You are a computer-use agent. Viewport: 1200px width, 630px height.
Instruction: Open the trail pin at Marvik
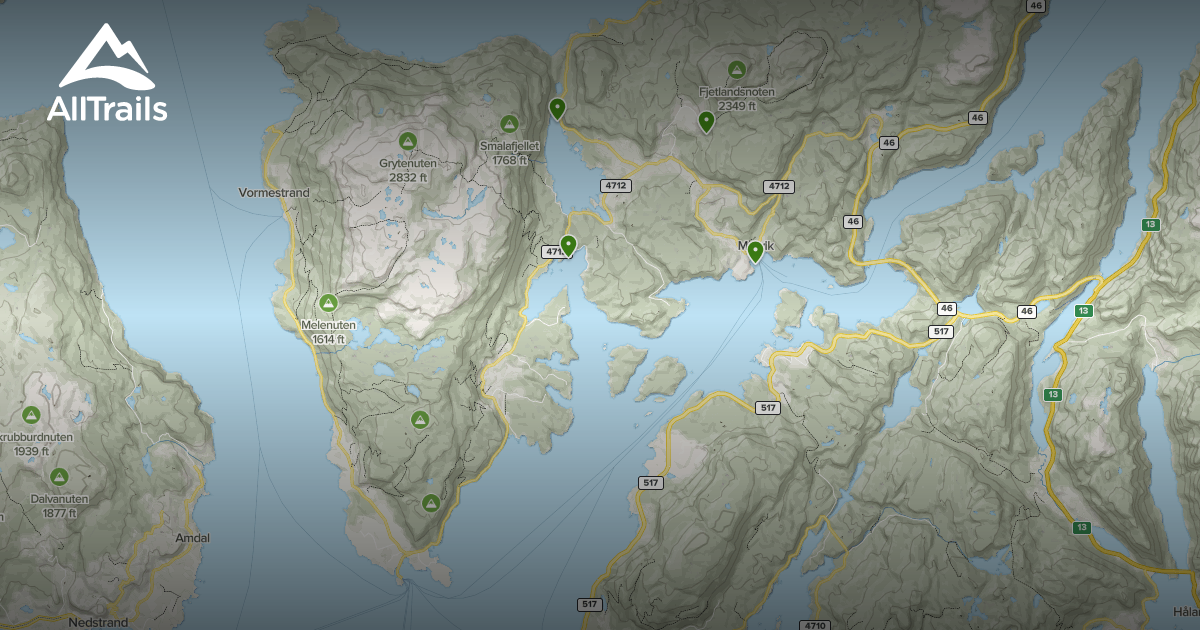click(x=755, y=251)
